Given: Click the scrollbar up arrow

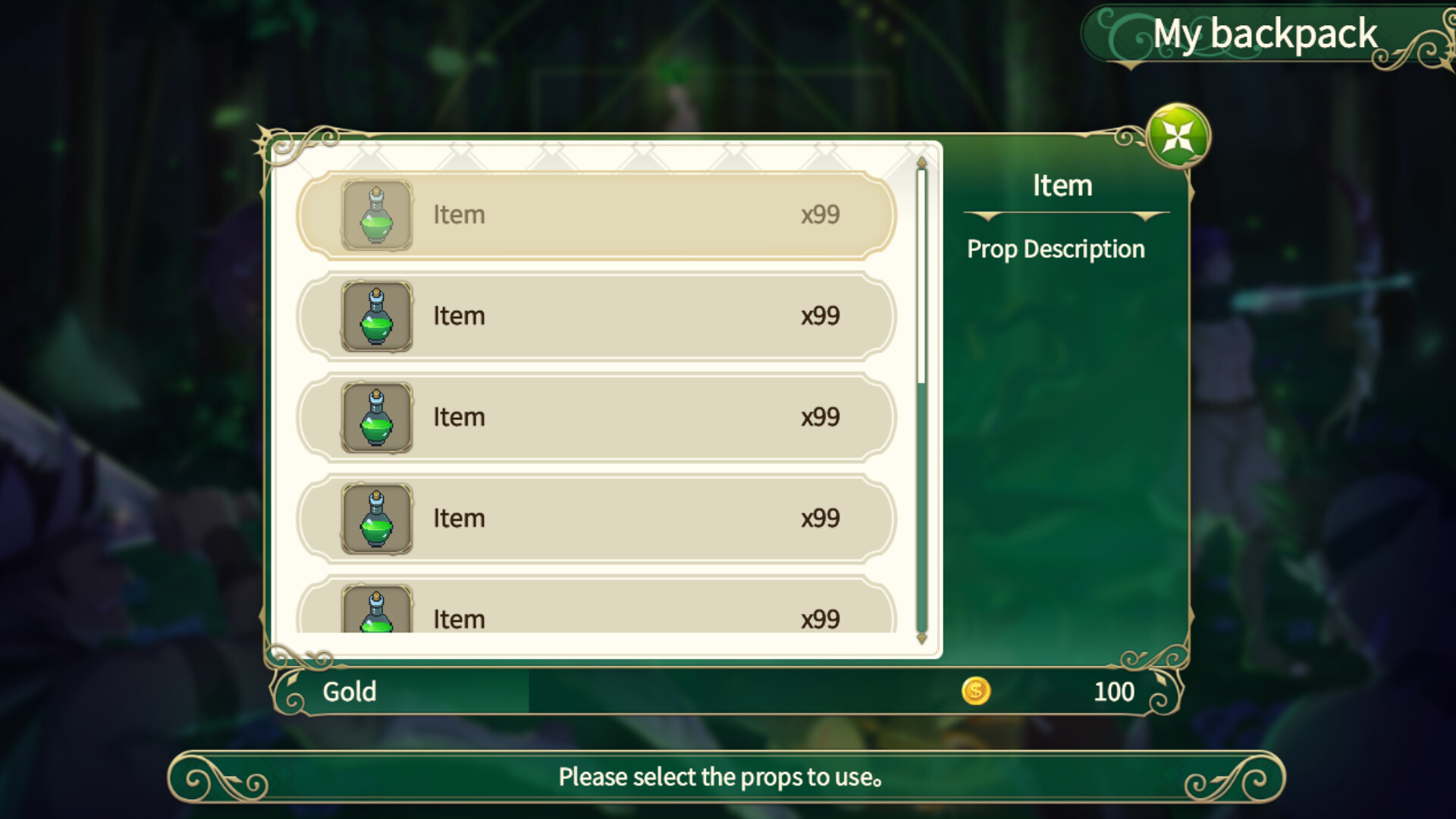Looking at the screenshot, I should coord(921,162).
